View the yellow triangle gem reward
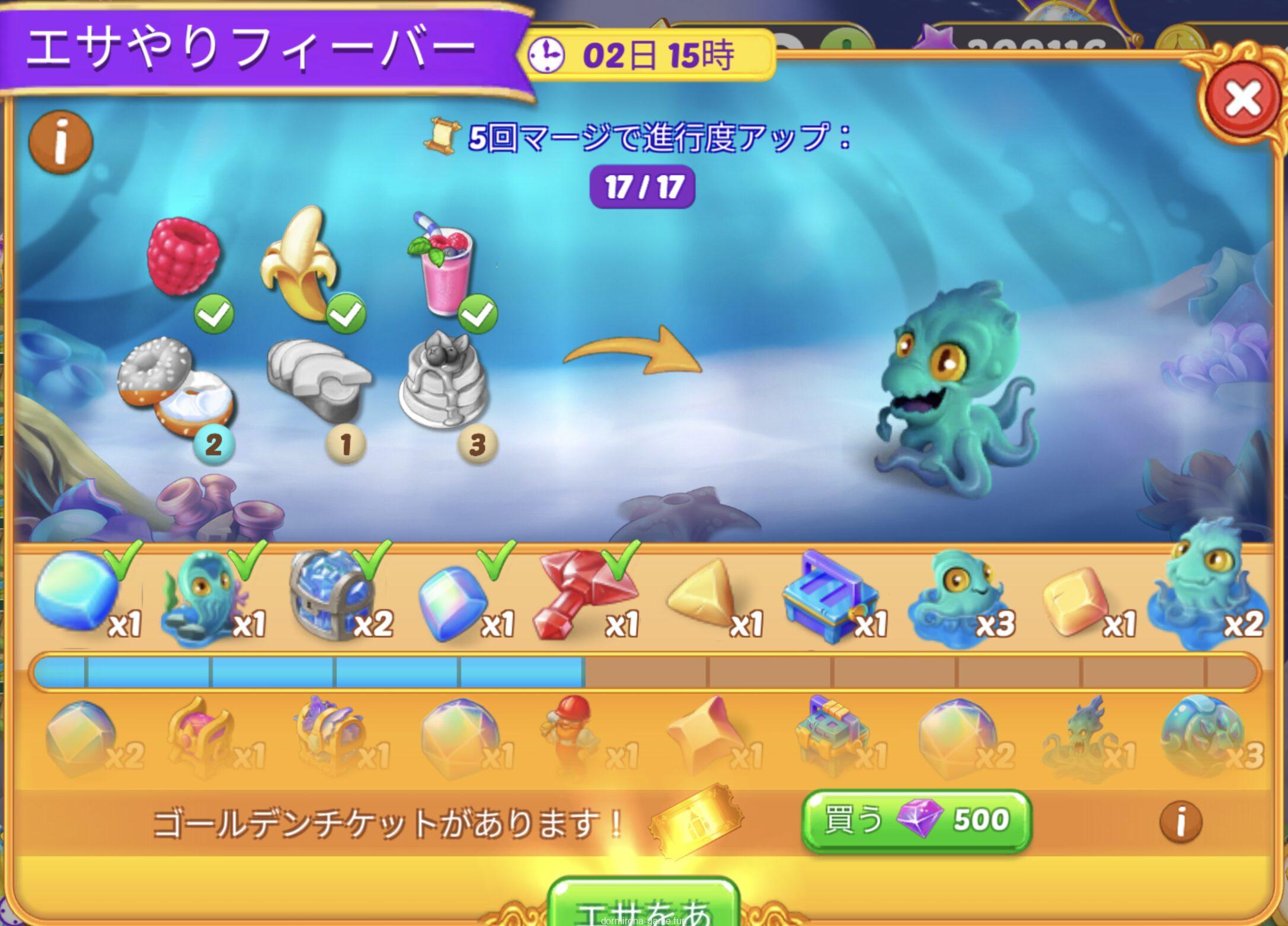Viewport: 1288px width, 926px height. point(702,596)
